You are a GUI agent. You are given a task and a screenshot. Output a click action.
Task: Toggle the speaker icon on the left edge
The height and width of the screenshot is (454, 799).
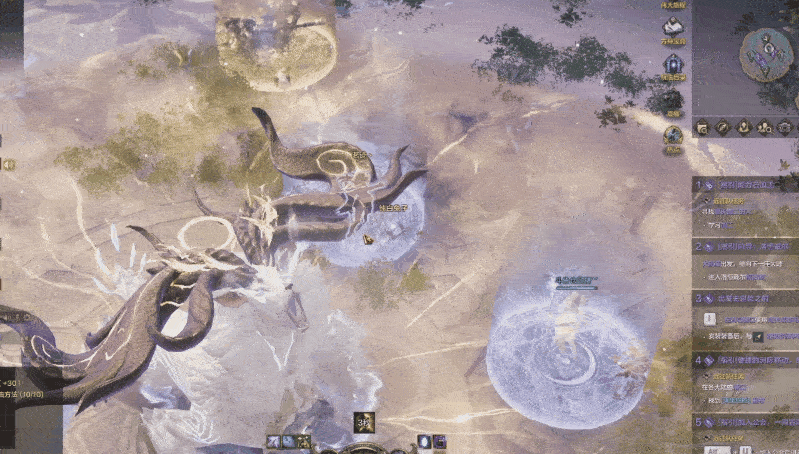coord(6,164)
